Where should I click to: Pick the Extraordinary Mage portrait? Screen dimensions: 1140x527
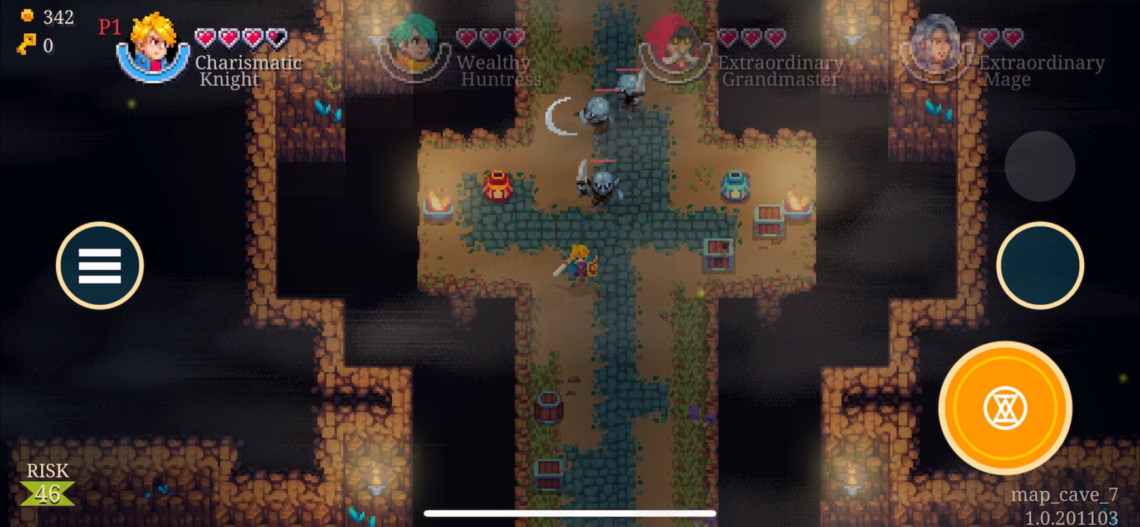click(936, 47)
